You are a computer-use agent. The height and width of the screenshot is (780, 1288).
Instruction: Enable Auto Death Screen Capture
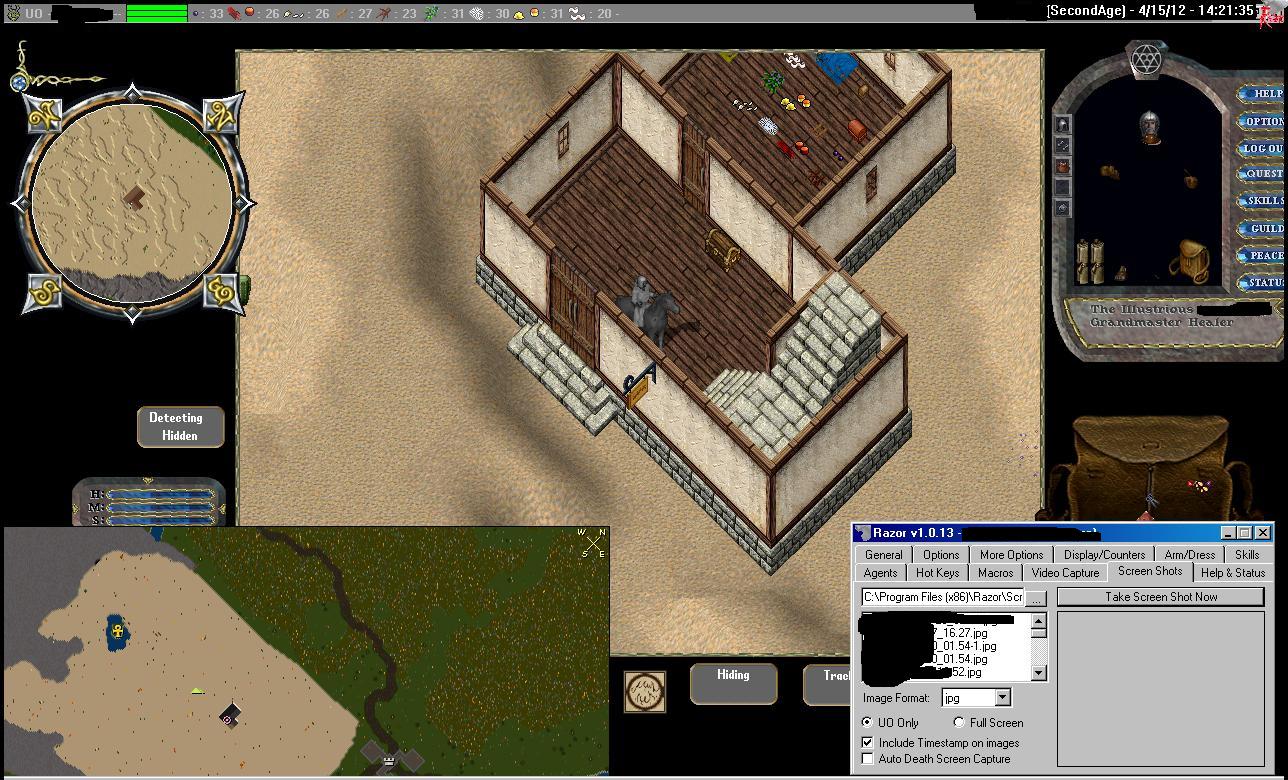pos(867,759)
